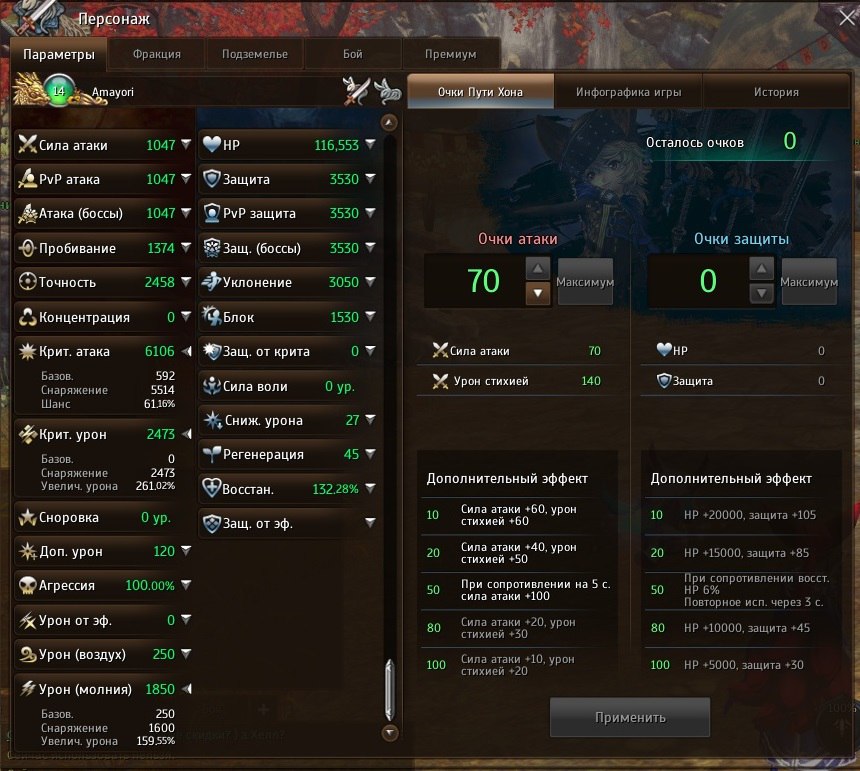Expand the Сила атаки stat row
The image size is (860, 771).
tap(186, 146)
